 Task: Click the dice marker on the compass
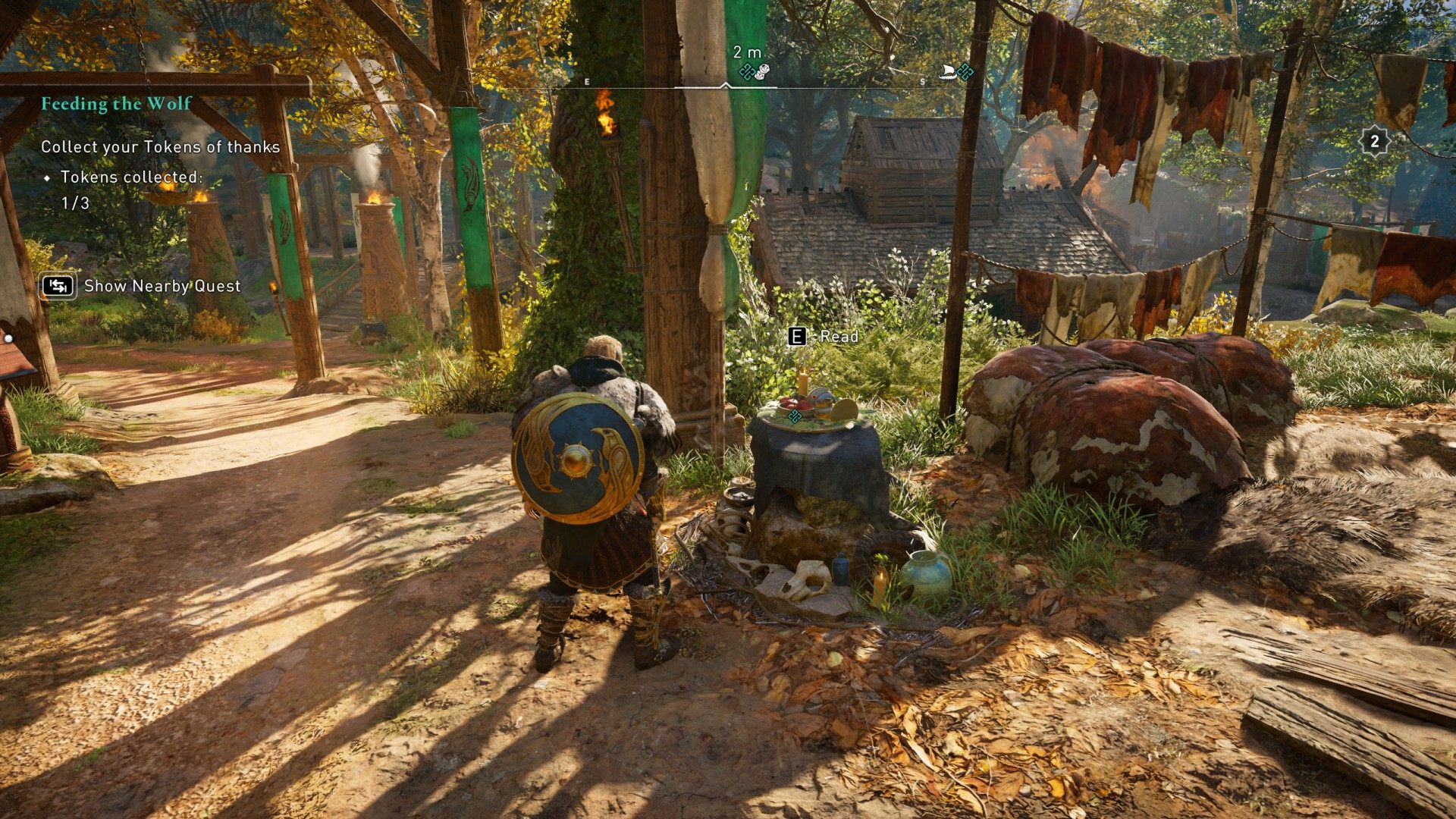(762, 72)
